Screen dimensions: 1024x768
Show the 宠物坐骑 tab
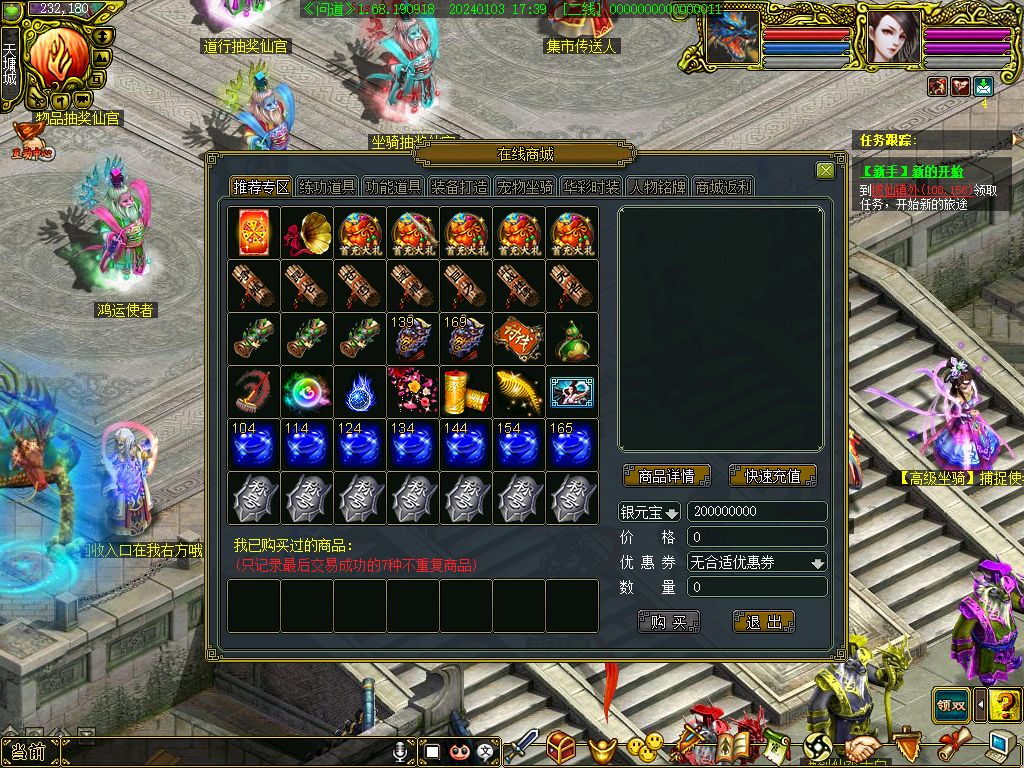pyautogui.click(x=525, y=187)
